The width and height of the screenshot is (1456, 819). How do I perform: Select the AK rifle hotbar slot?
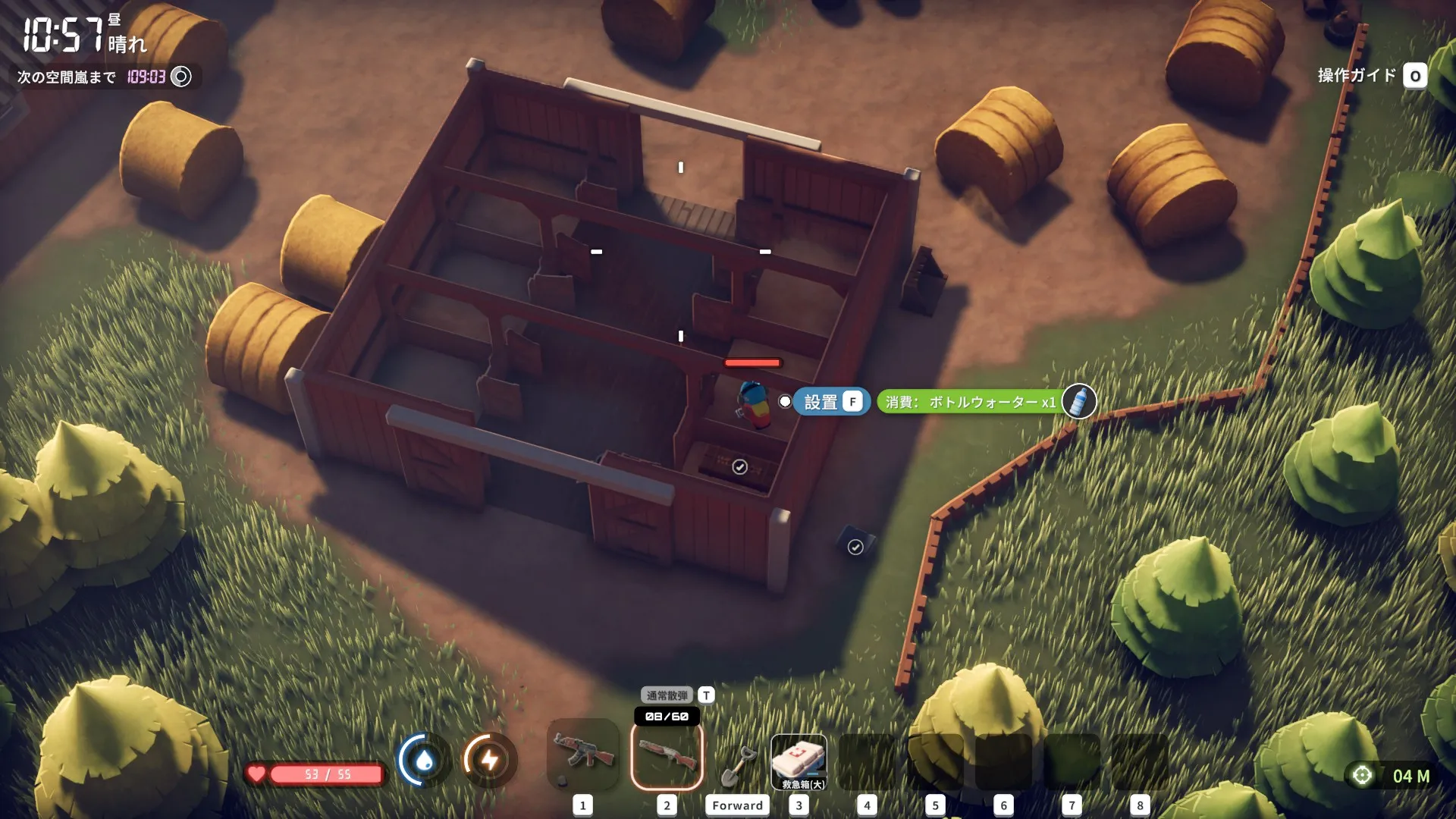[x=582, y=755]
